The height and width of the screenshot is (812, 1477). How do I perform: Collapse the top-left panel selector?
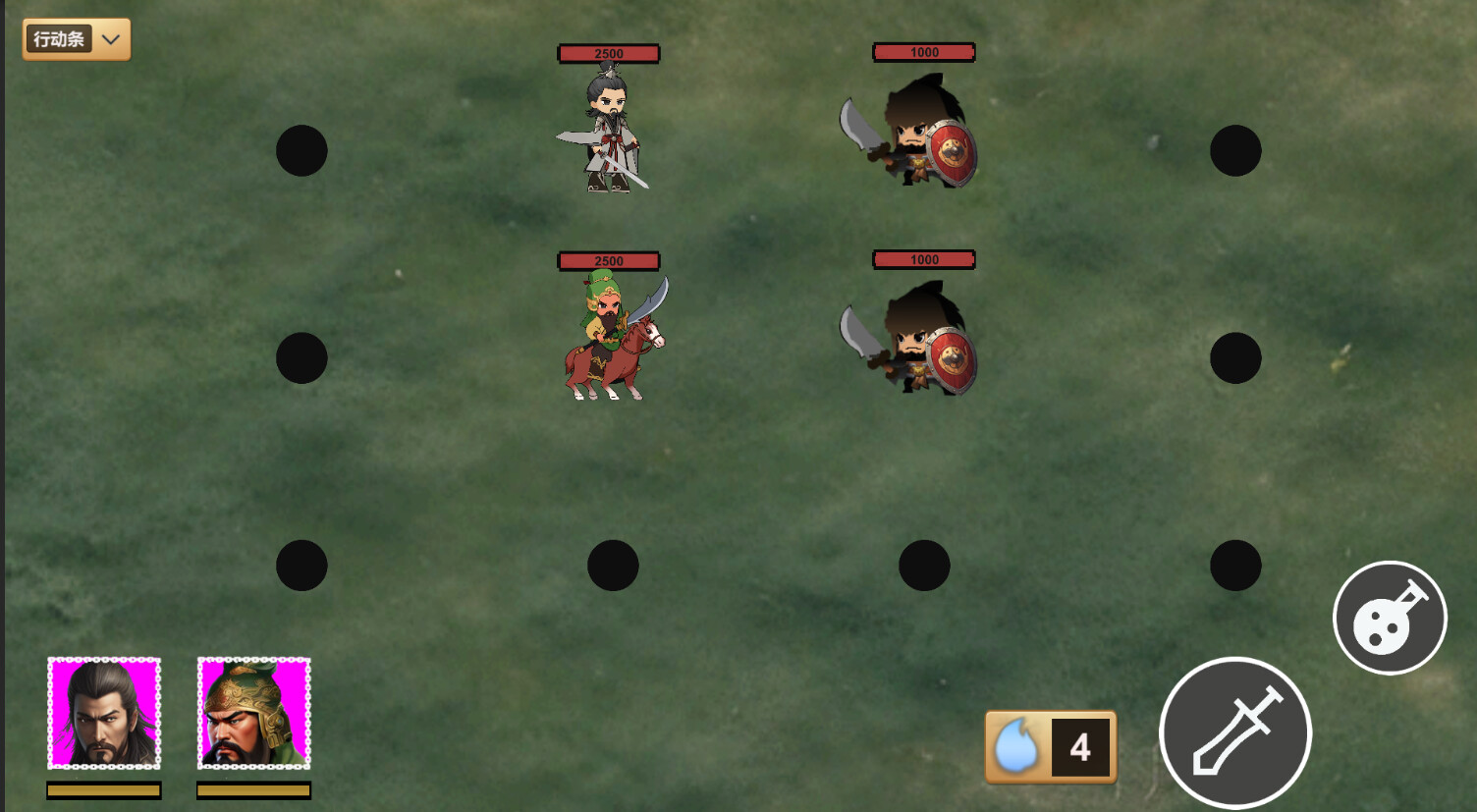pos(111,39)
